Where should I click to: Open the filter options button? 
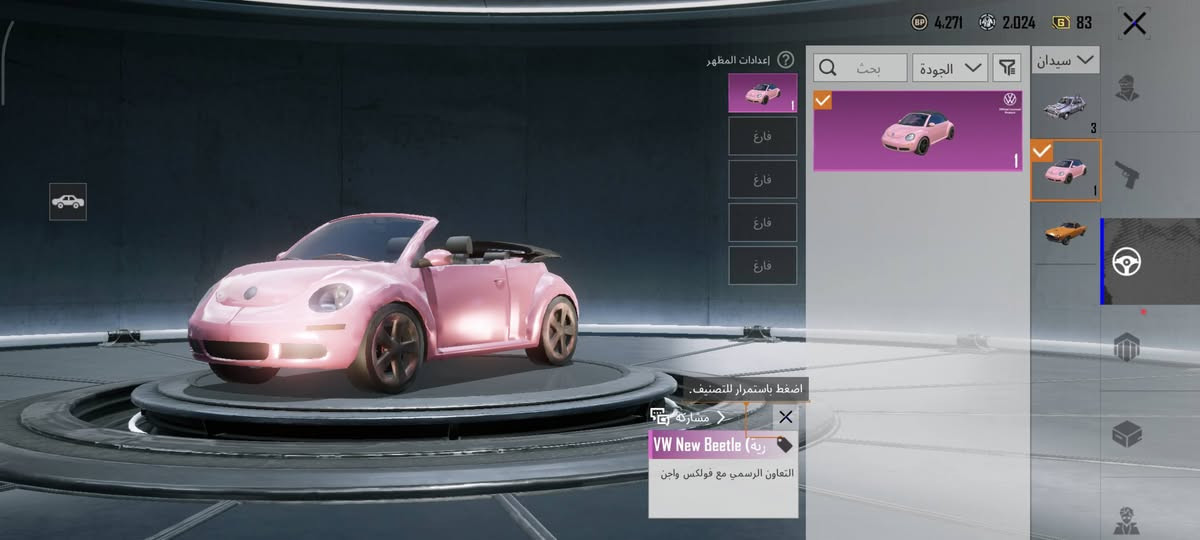[1007, 68]
